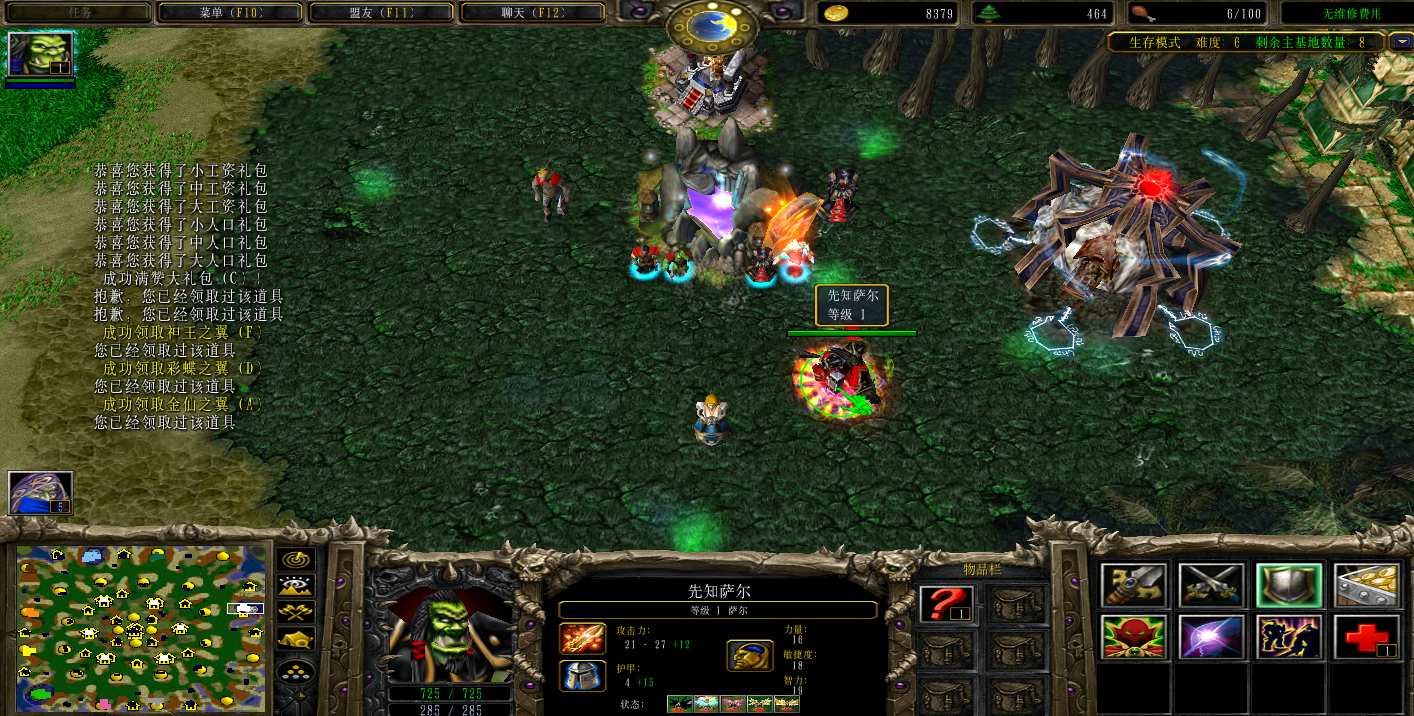Open the 聊天 (F12) chat log
1414x716 pixels.
click(532, 13)
